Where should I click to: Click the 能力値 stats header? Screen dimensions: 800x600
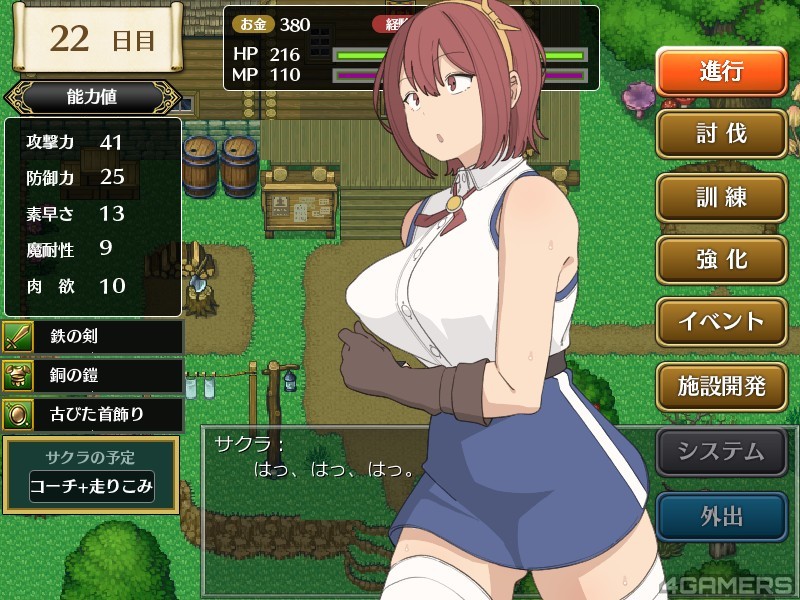coord(92,98)
